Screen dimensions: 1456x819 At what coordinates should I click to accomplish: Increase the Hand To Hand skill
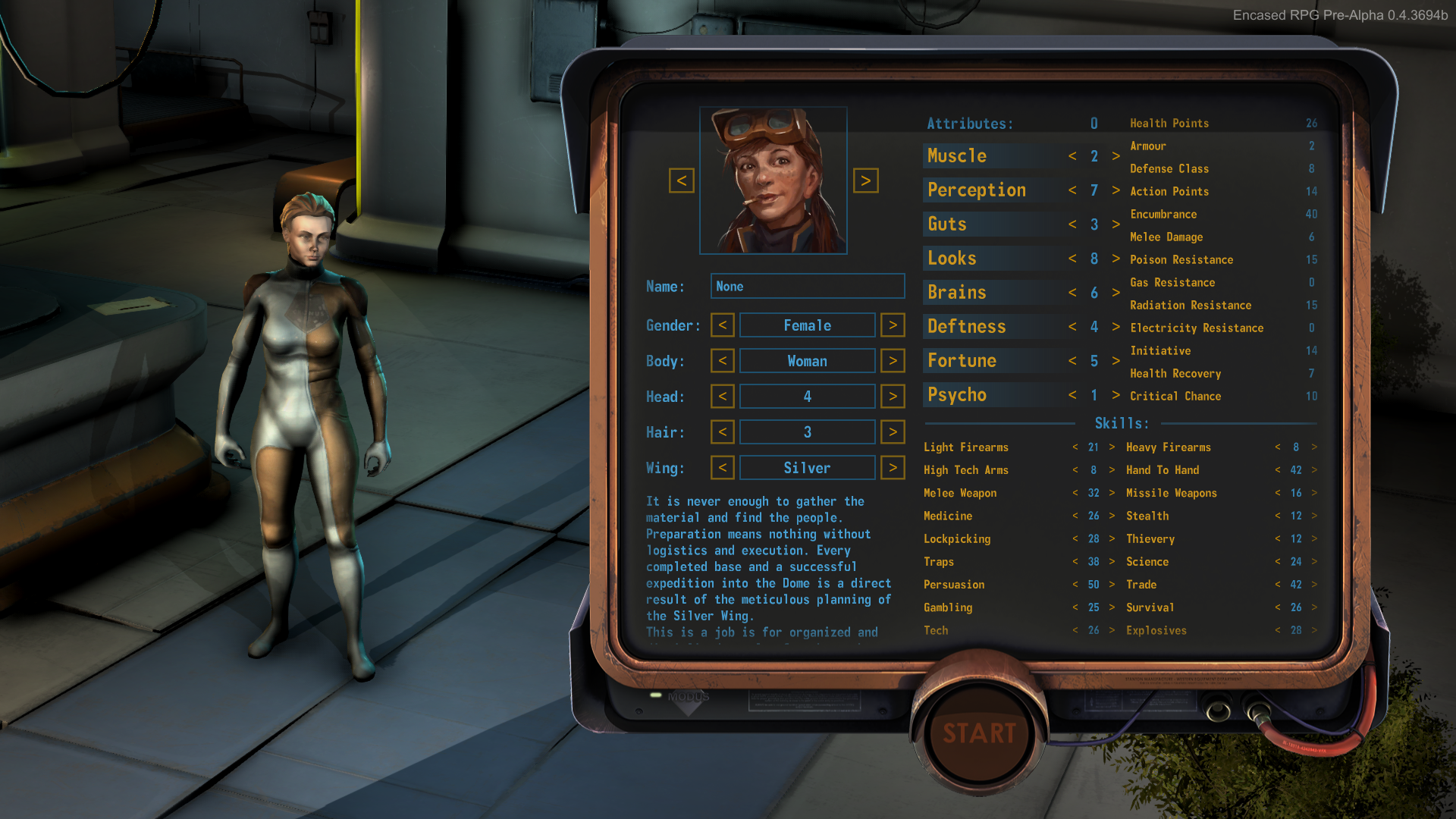[1314, 470]
